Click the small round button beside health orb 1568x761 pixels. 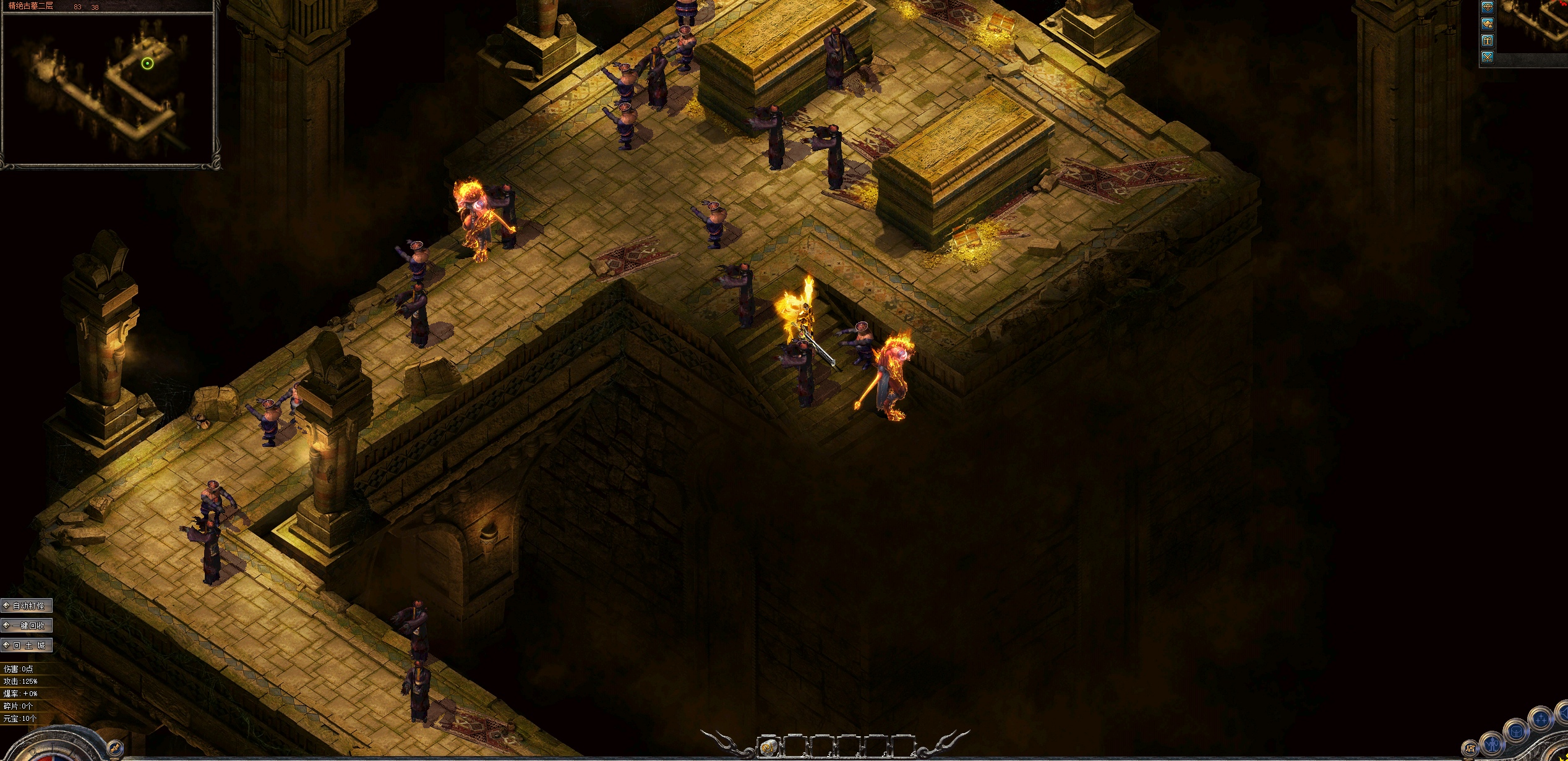point(114,749)
